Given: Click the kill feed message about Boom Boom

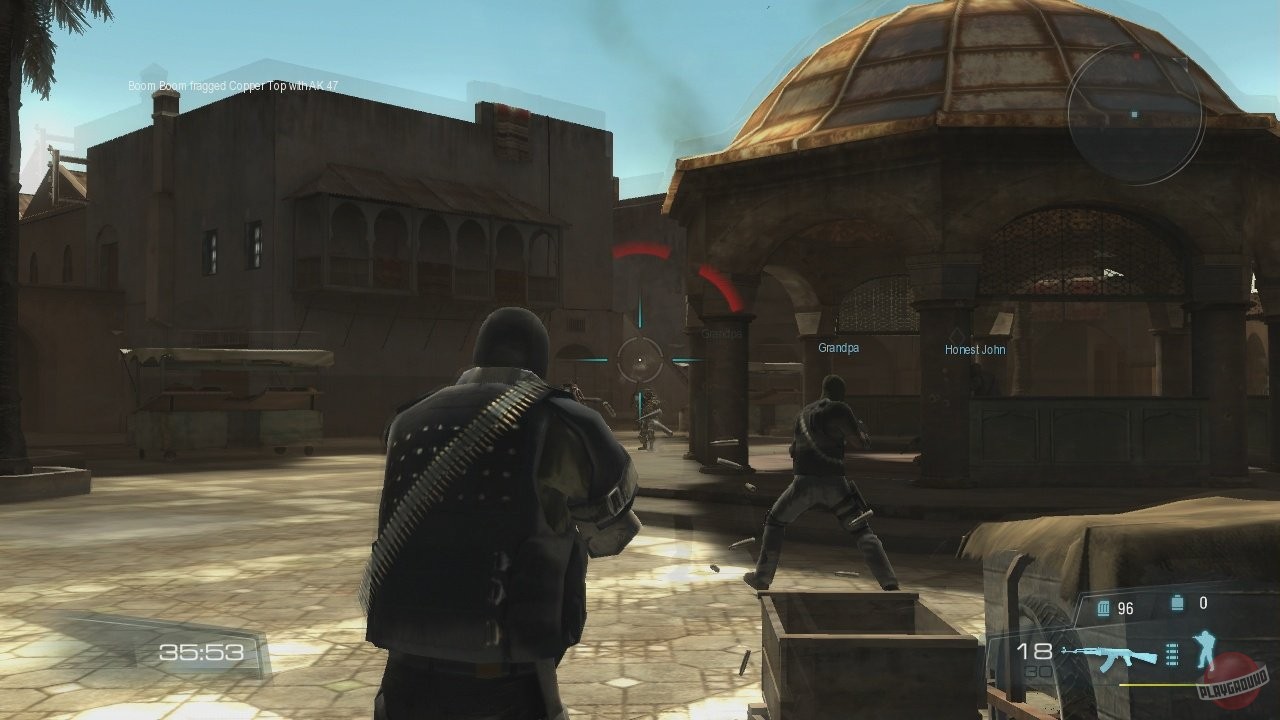Looking at the screenshot, I should coord(230,85).
